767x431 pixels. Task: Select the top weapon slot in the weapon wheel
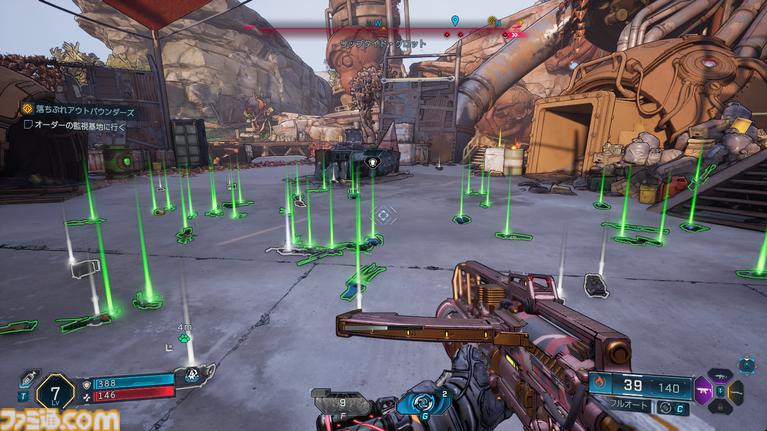click(720, 375)
